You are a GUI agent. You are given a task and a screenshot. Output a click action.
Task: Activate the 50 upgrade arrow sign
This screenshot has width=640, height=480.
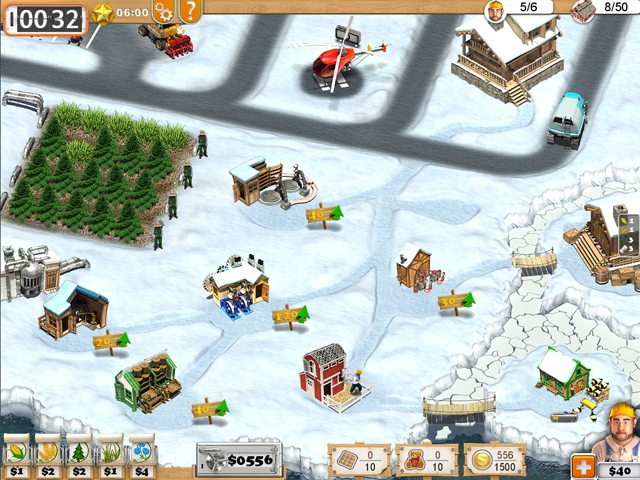pos(455,299)
